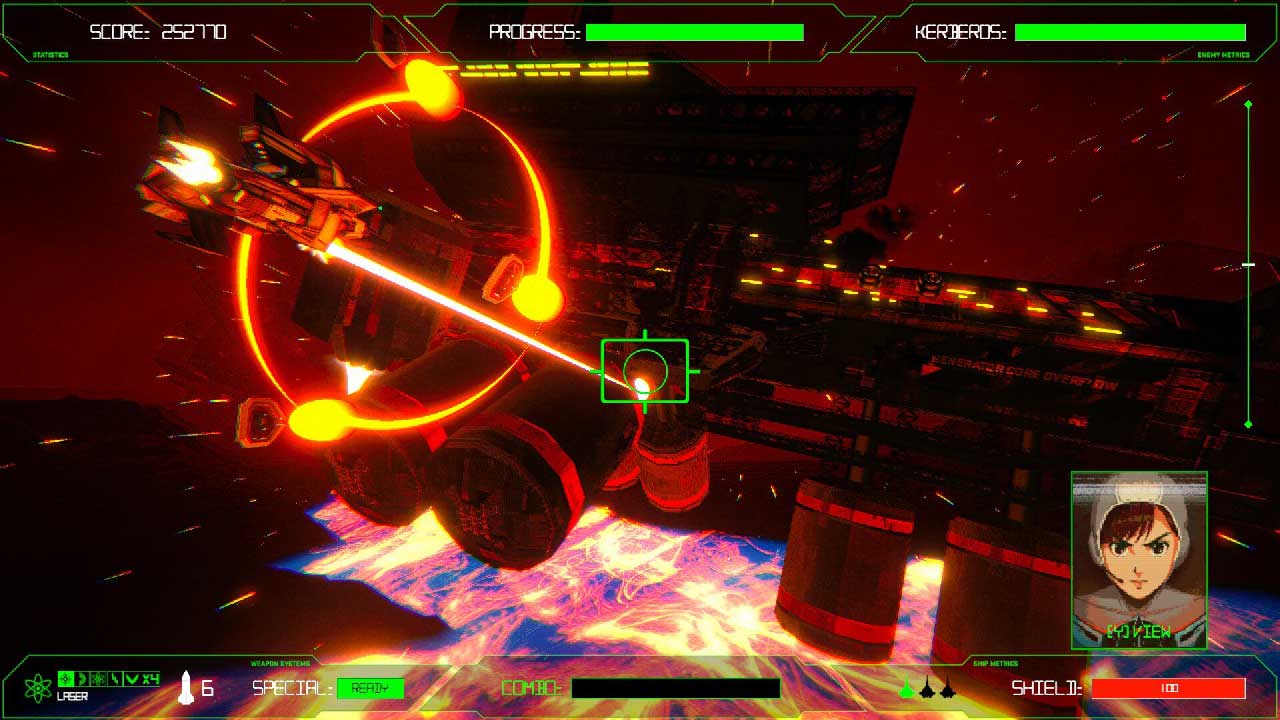Open the pilot portrait view

coord(1139,560)
